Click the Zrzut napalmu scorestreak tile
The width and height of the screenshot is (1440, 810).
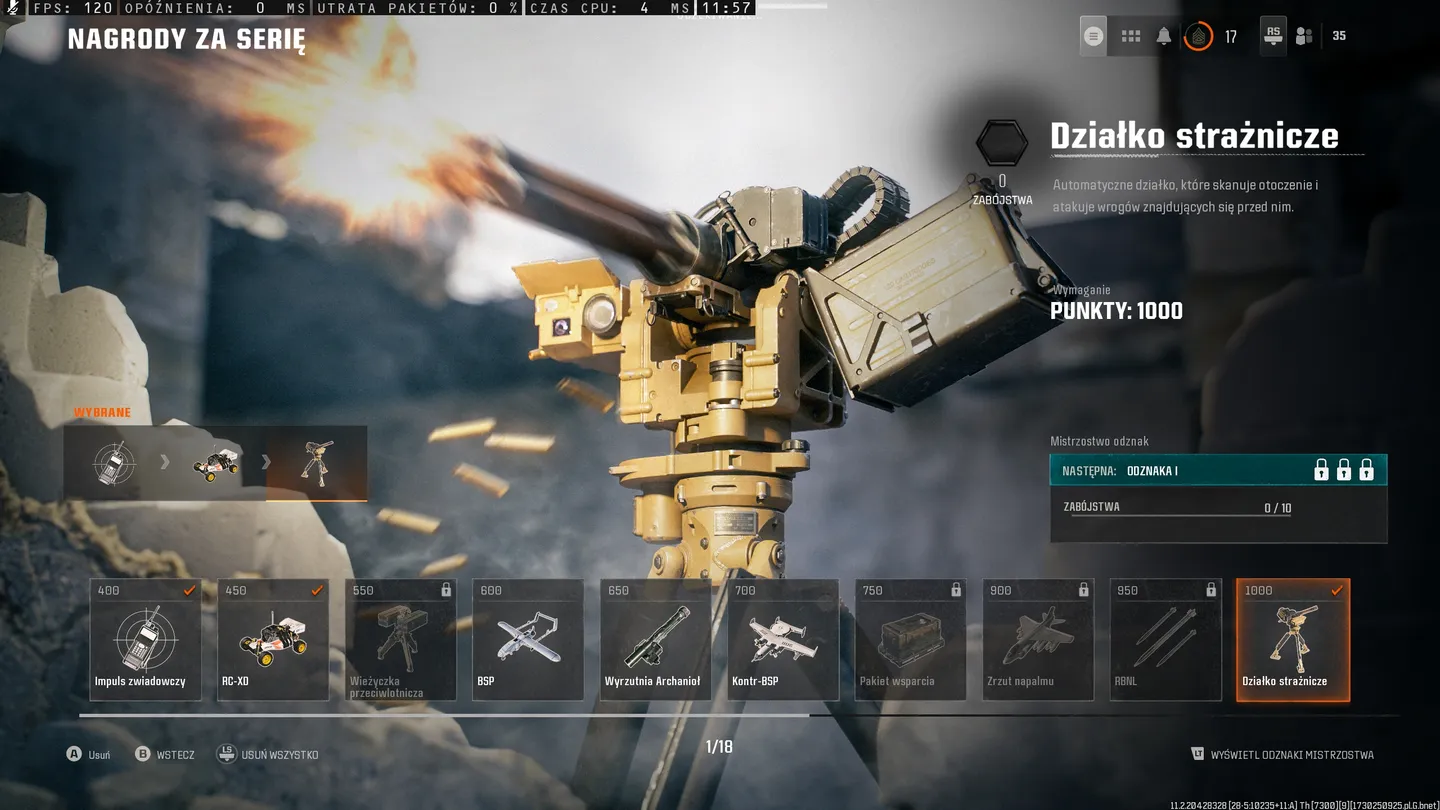tap(1038, 639)
